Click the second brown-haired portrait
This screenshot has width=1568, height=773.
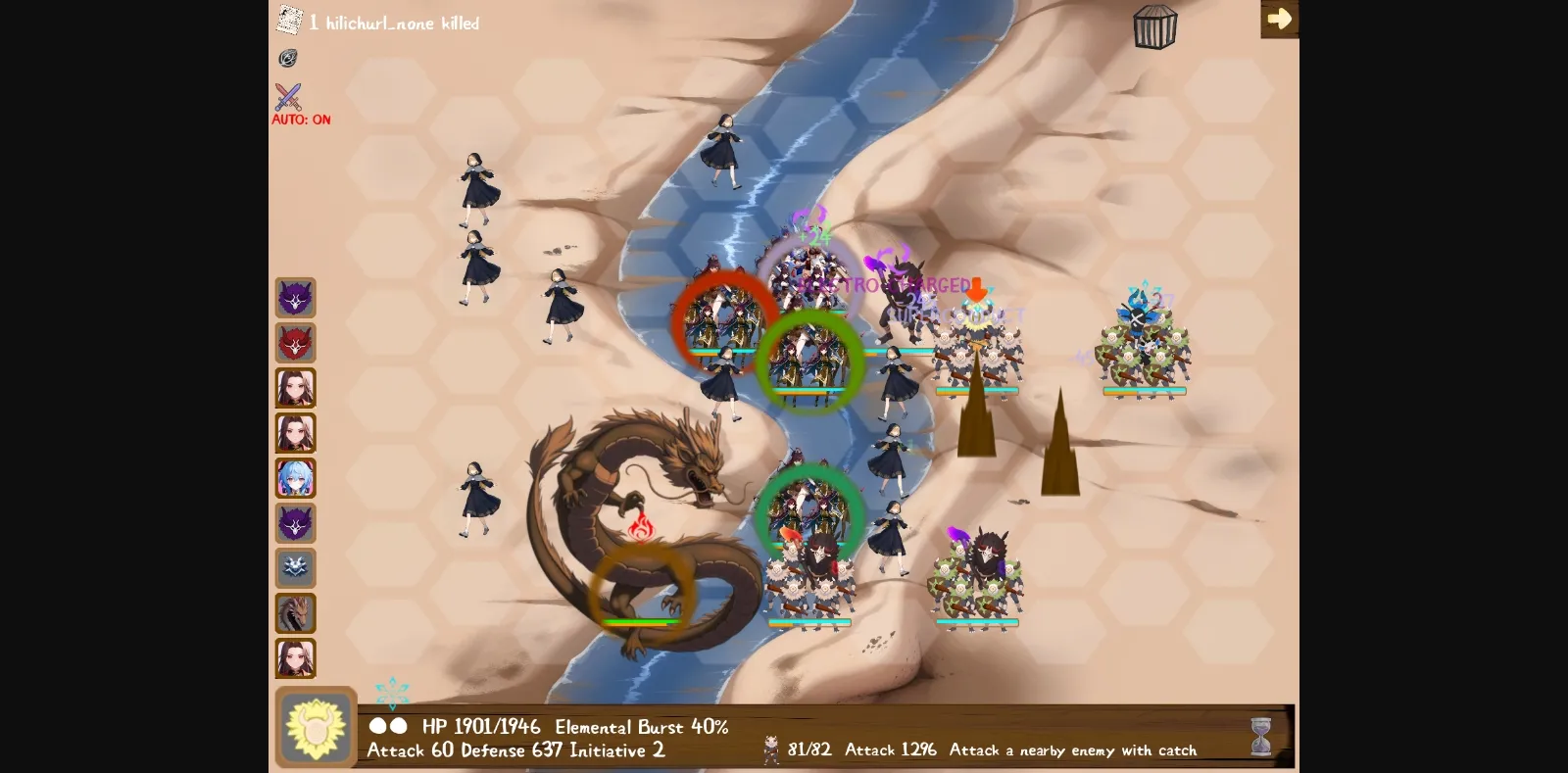(296, 433)
